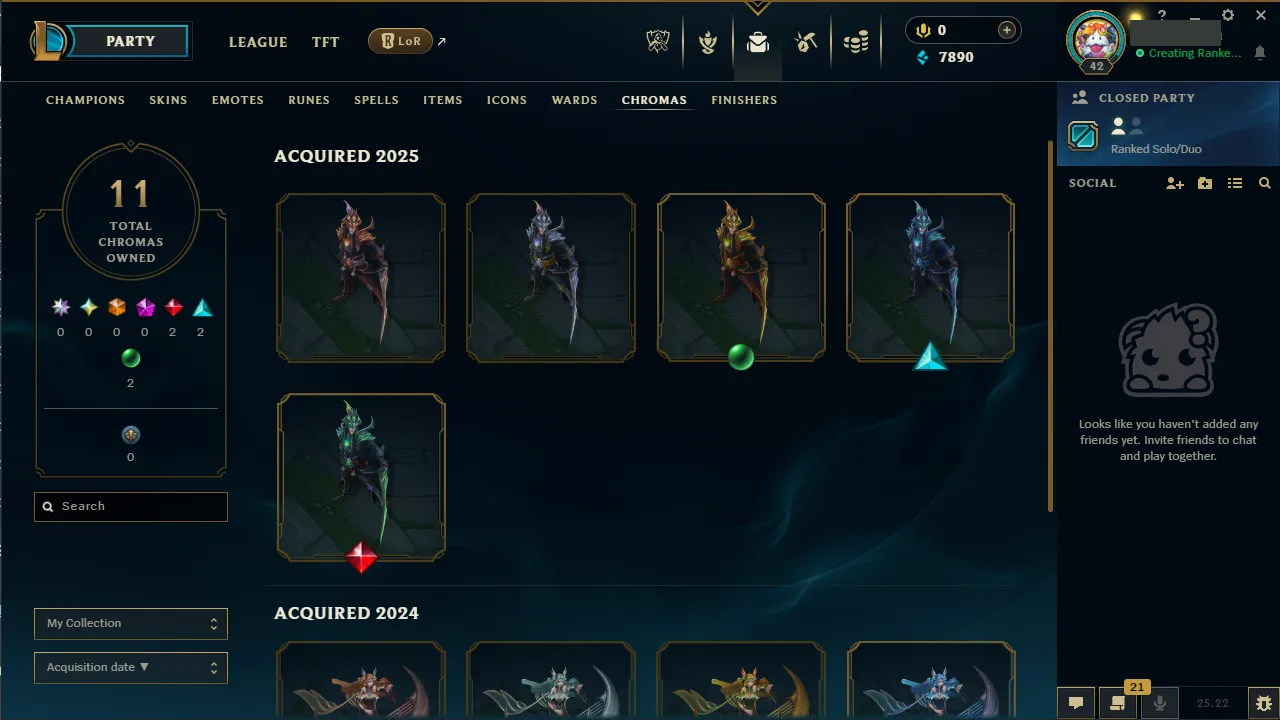
Task: Click the Clash trophy icon
Action: pos(708,41)
